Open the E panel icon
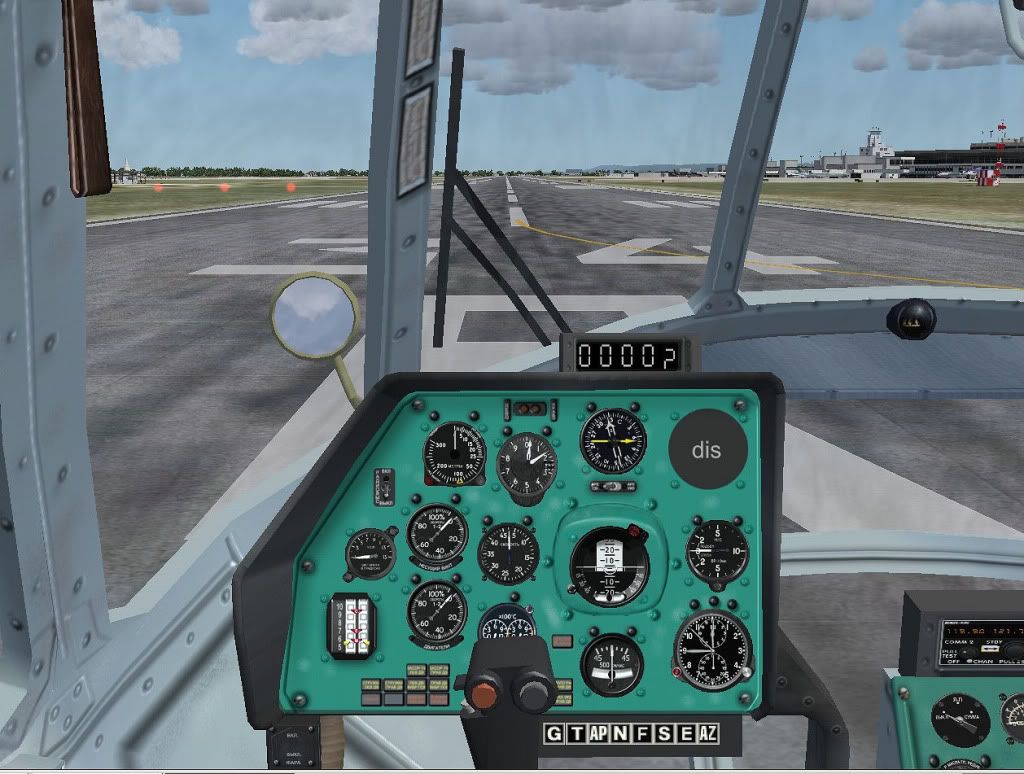Viewport: 1024px width, 774px height. click(x=686, y=734)
